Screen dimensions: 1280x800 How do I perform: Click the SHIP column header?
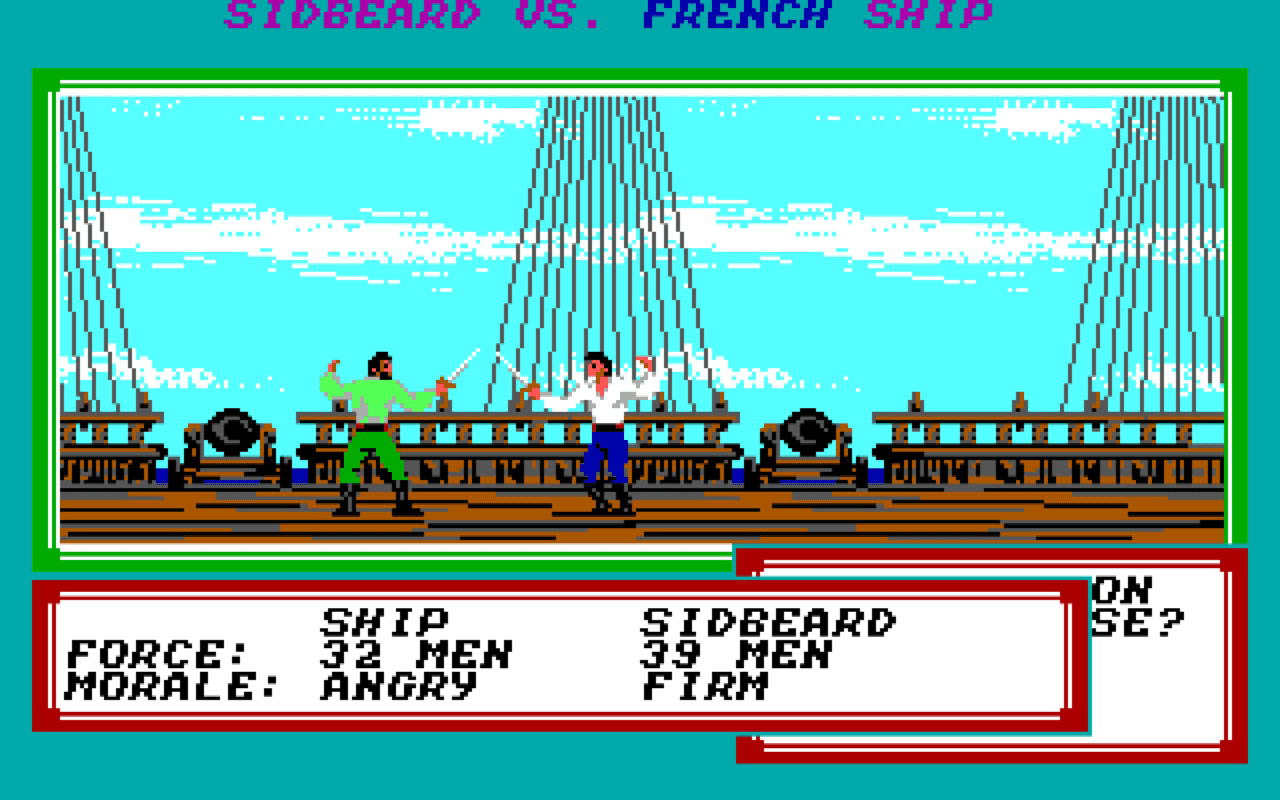coord(386,623)
